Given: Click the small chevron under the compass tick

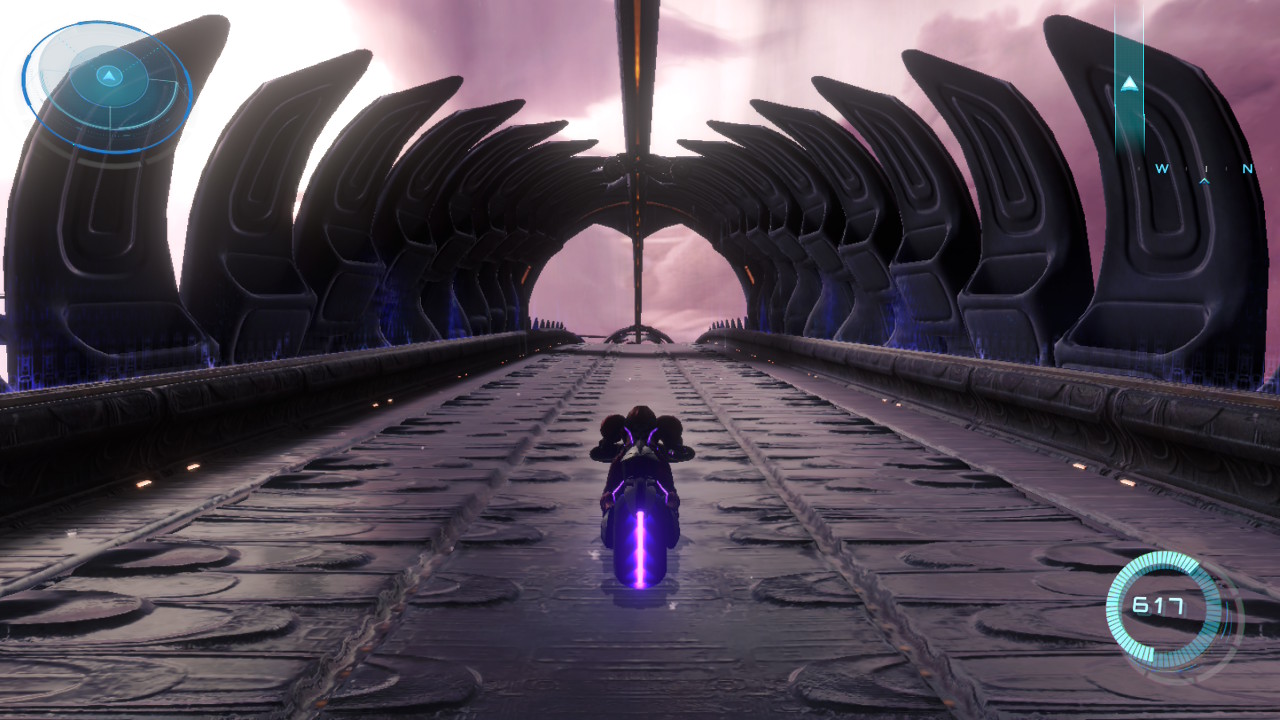Looking at the screenshot, I should pos(1205,181).
